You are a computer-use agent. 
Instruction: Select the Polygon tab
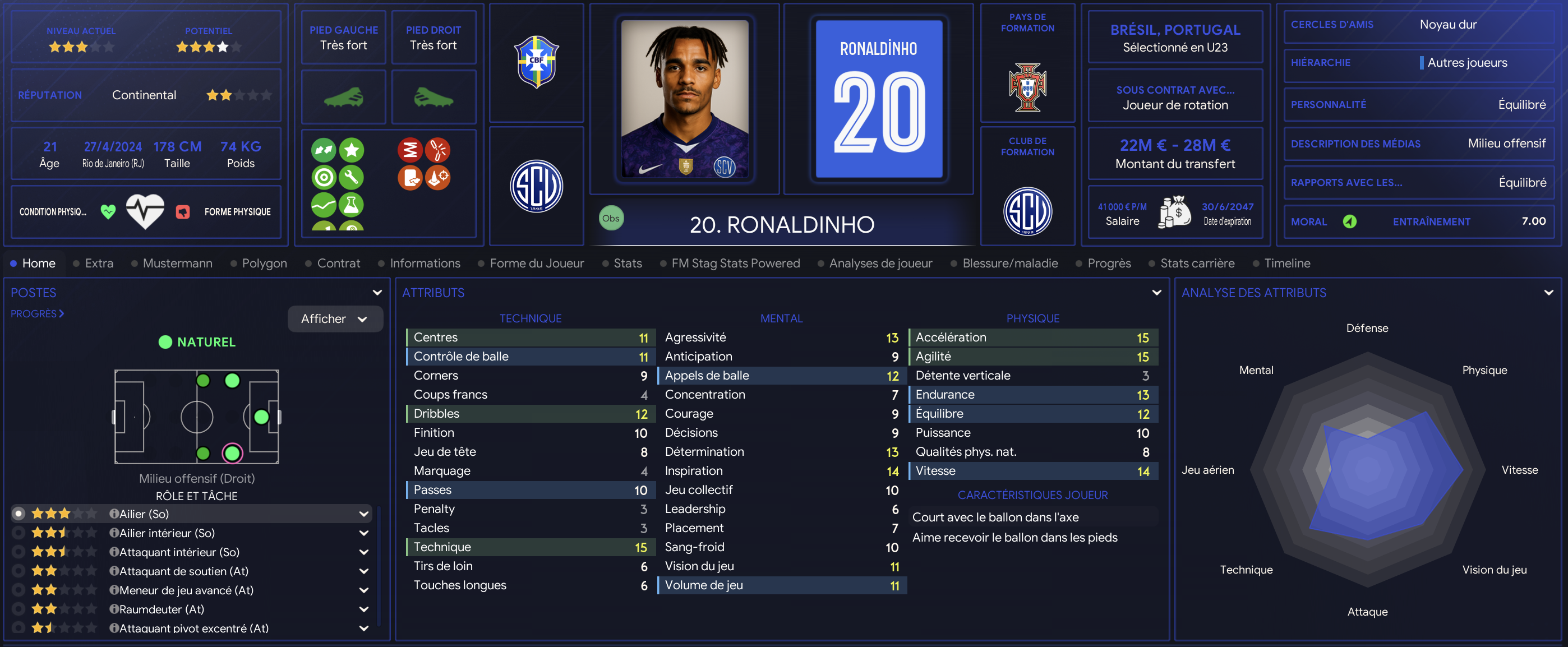click(264, 263)
